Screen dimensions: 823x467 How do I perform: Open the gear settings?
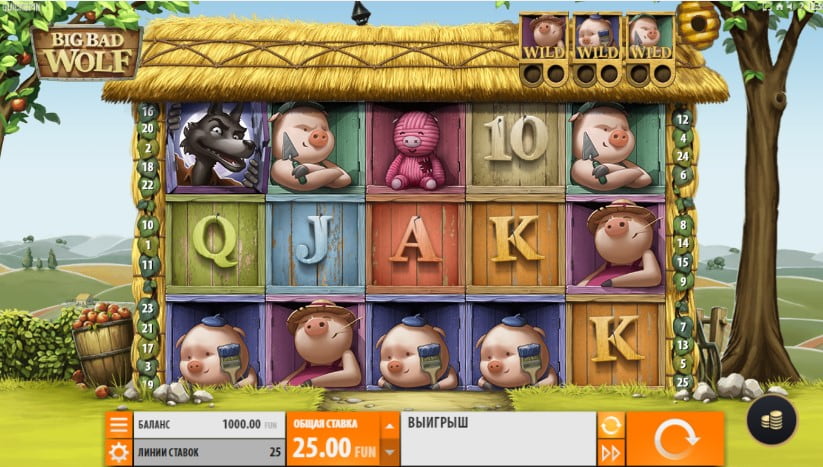coord(119,452)
